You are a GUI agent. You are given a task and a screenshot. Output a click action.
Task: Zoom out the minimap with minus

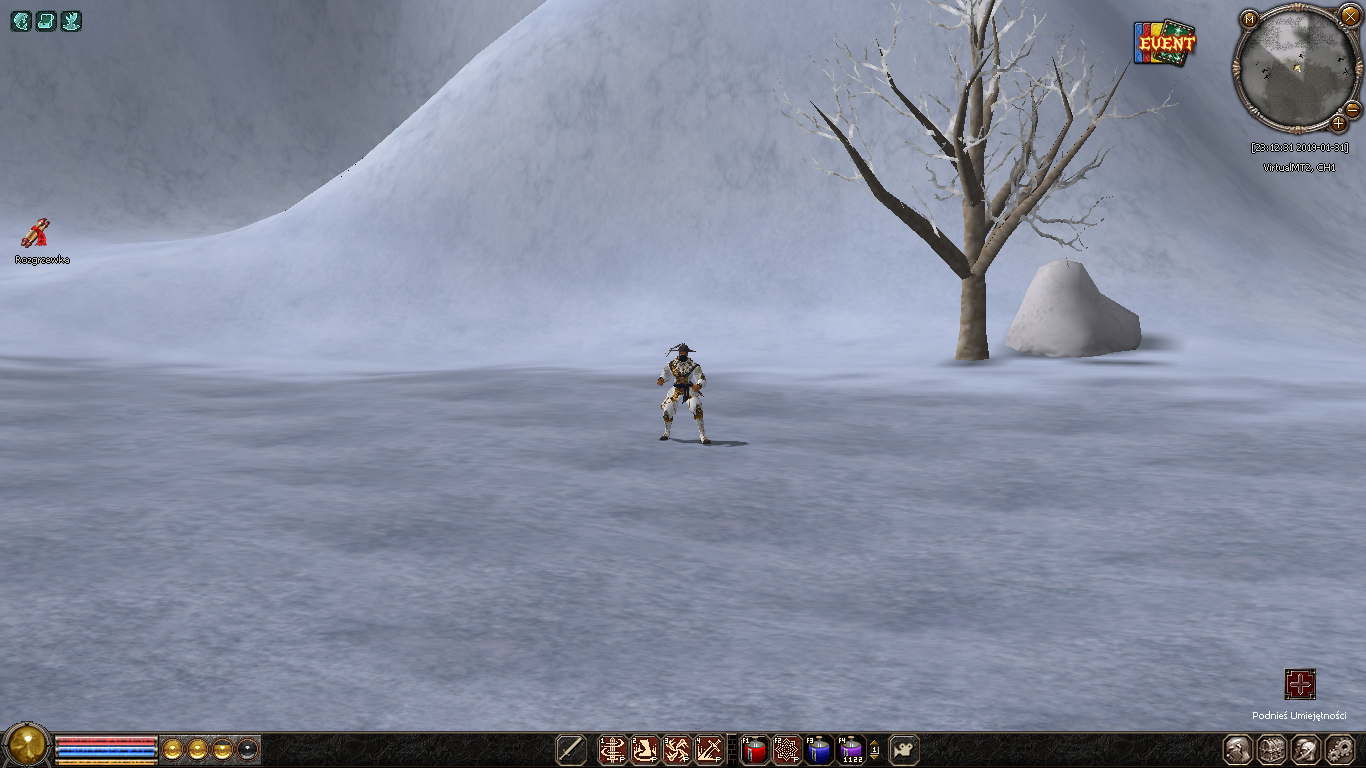click(1353, 108)
